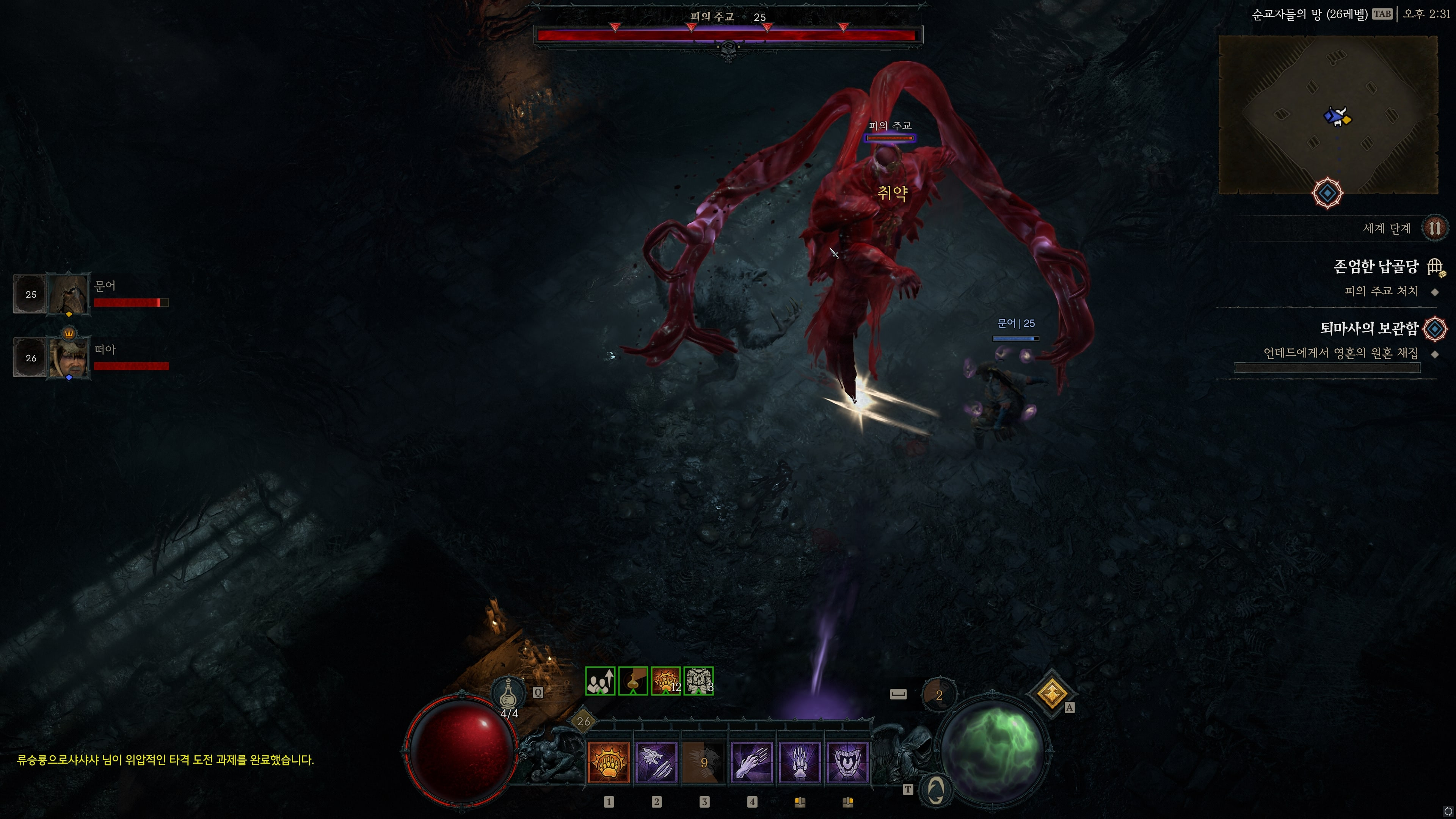The height and width of the screenshot is (819, 1456).
Task: Click the evade boot charge icon
Action: coord(938,695)
